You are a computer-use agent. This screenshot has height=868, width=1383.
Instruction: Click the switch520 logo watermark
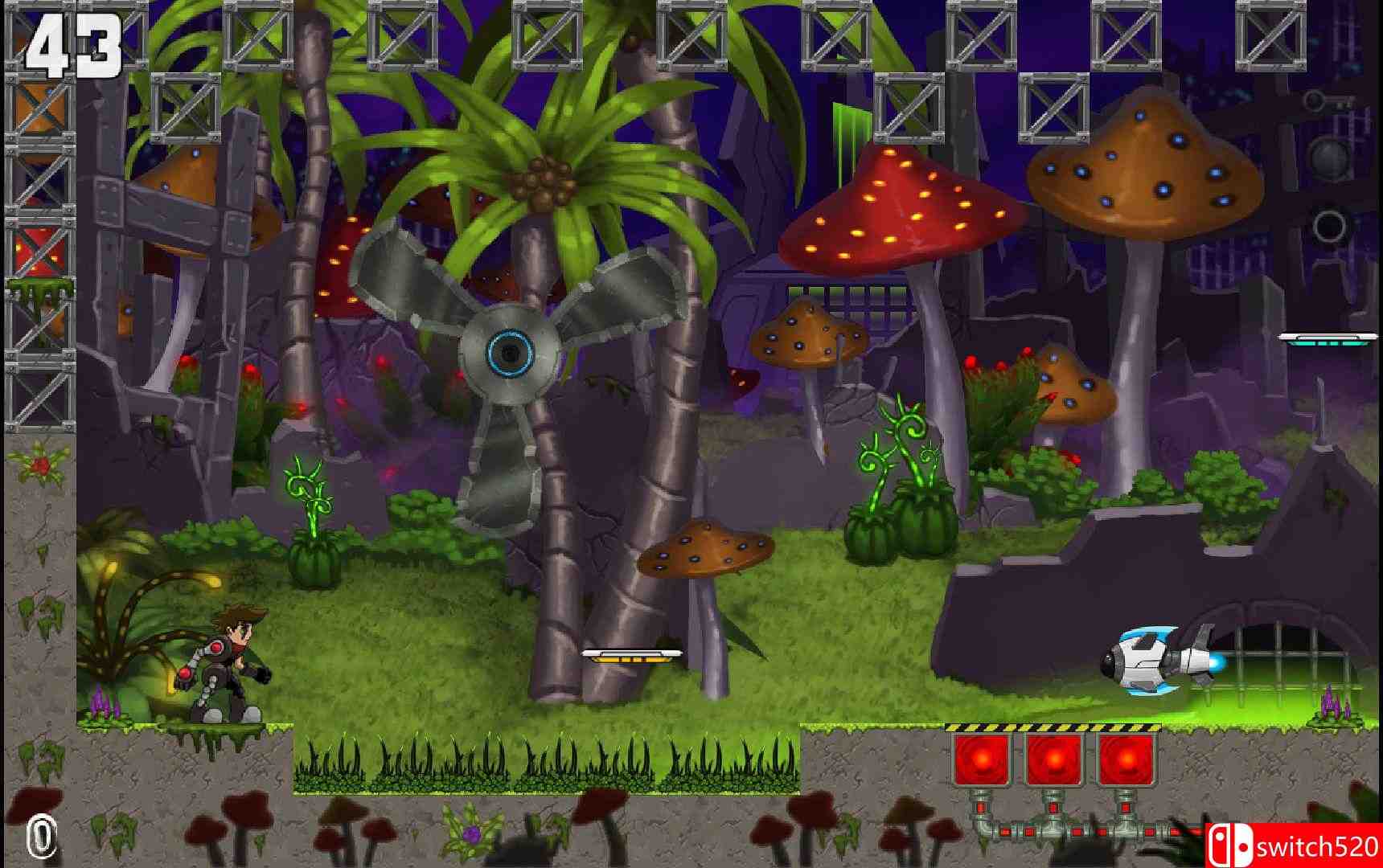(1295, 845)
